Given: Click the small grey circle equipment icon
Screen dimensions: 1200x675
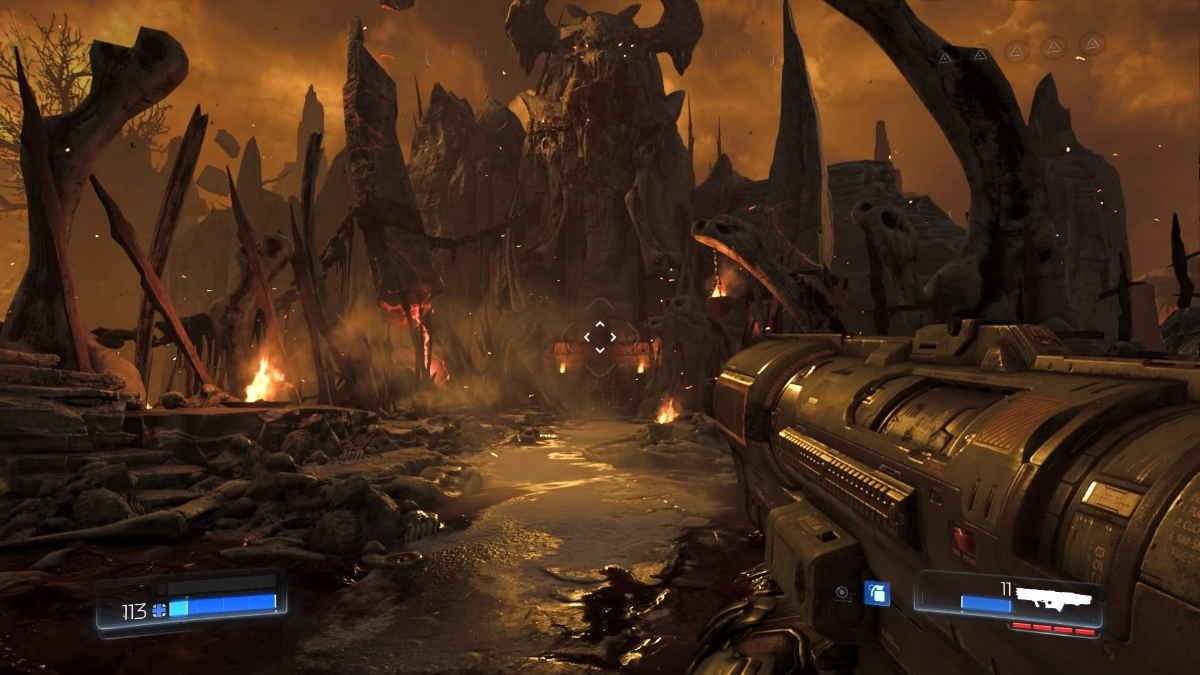Looking at the screenshot, I should pos(843,593).
